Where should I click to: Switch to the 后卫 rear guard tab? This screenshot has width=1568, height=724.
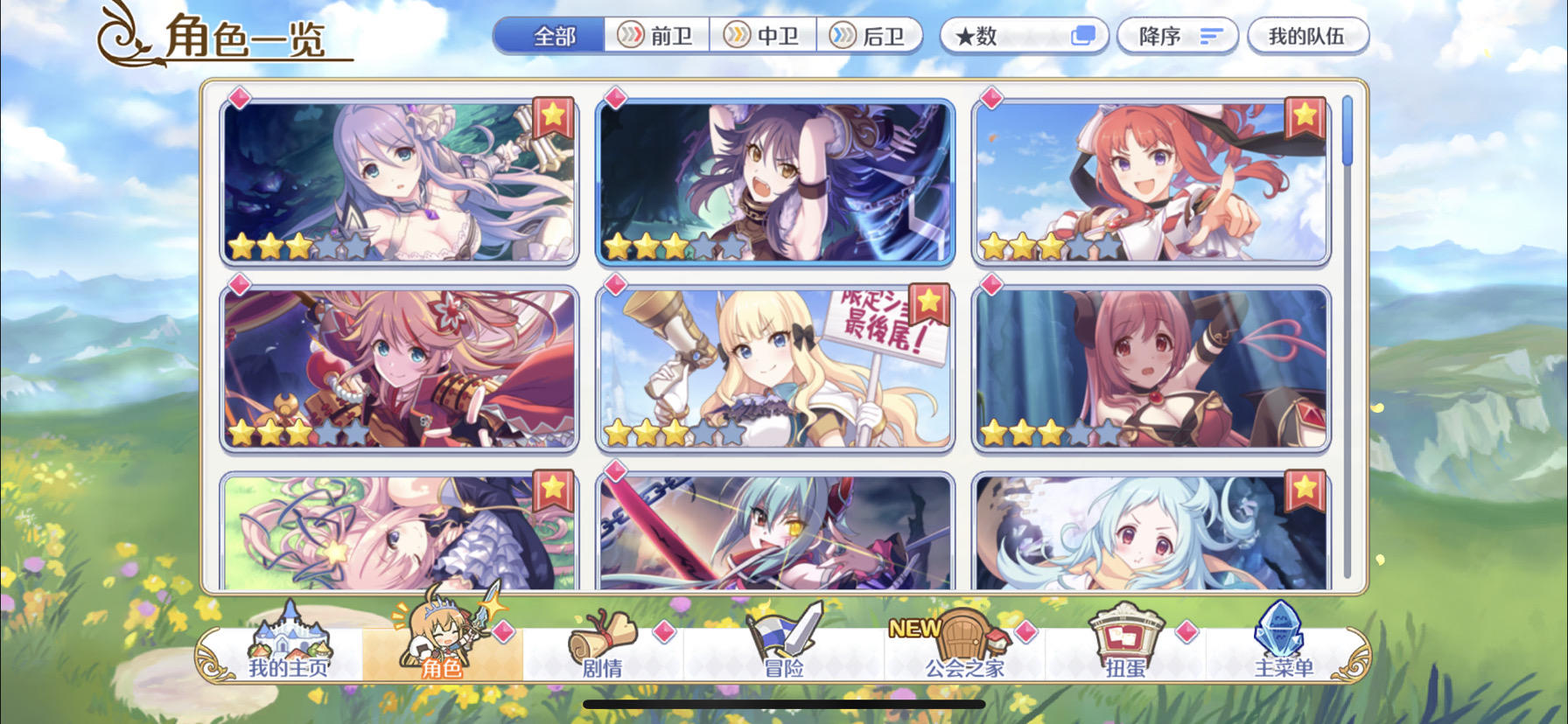(872, 36)
